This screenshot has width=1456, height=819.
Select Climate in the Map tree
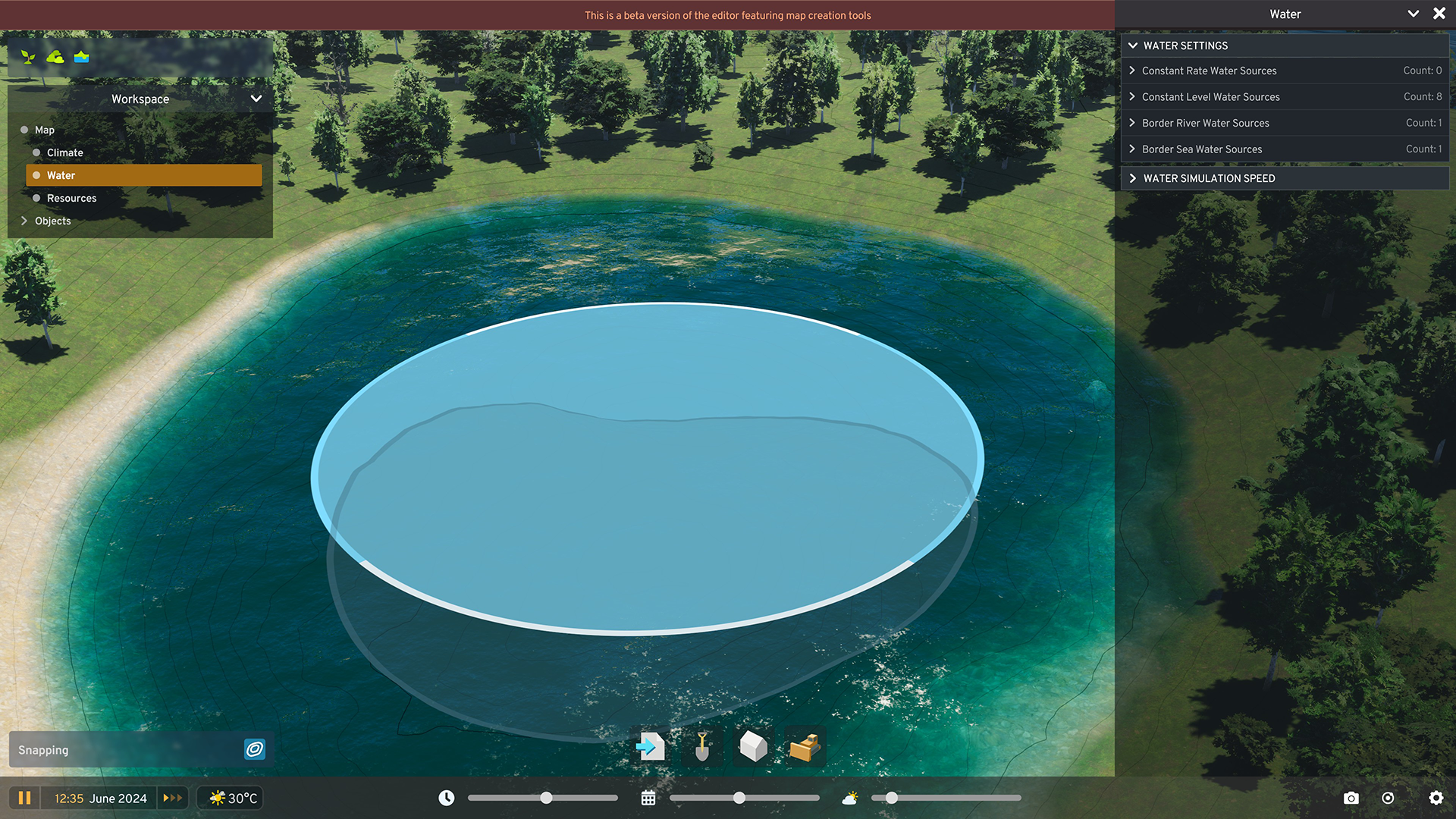(64, 152)
